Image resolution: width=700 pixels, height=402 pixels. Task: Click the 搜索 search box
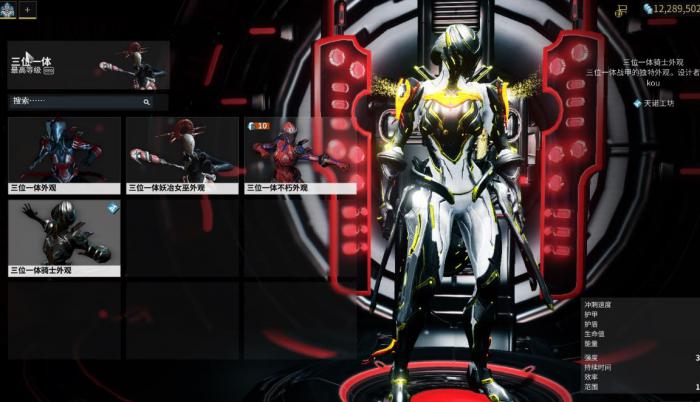[81, 101]
